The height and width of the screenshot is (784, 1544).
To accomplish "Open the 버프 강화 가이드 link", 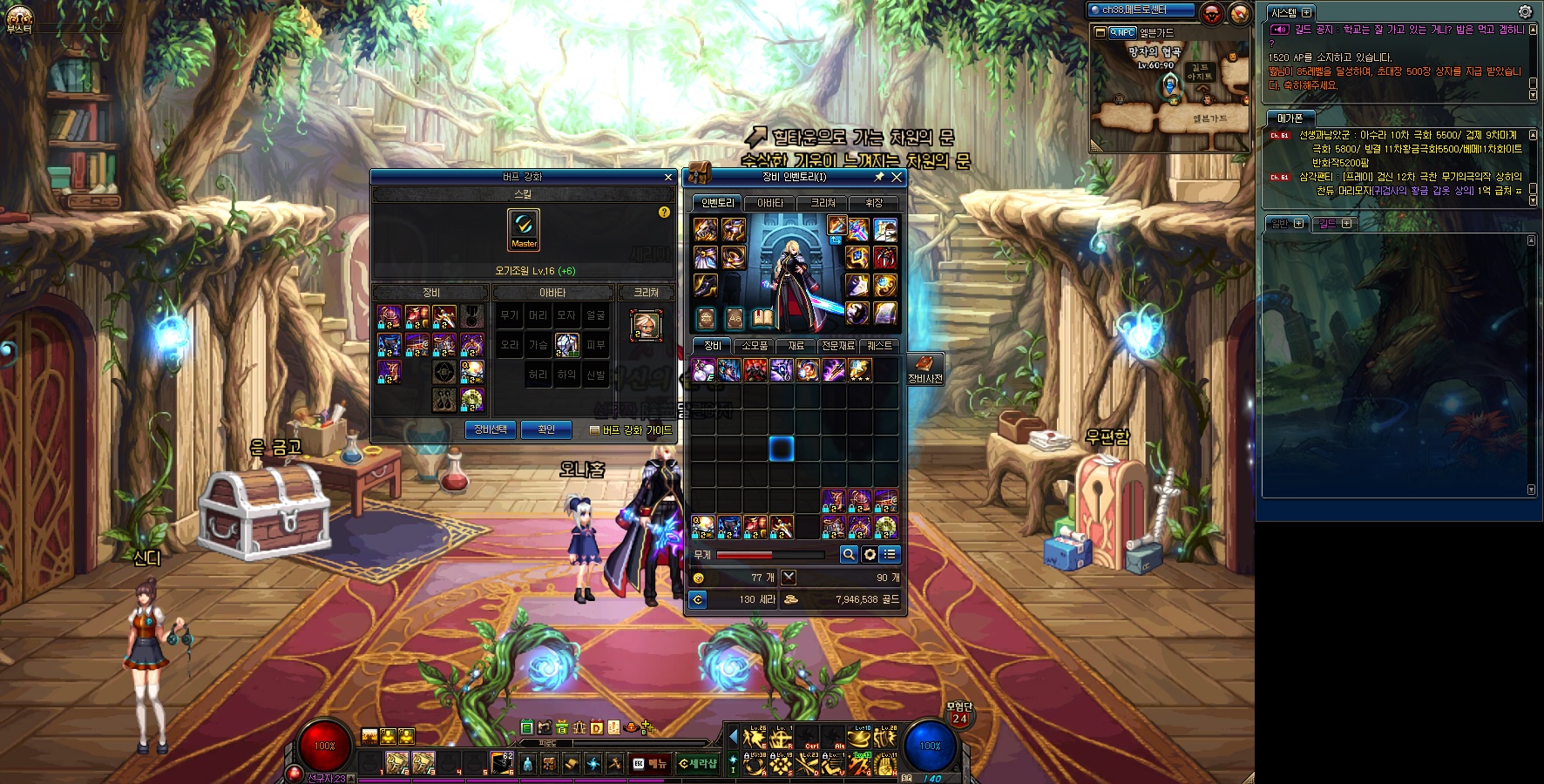I will (632, 430).
